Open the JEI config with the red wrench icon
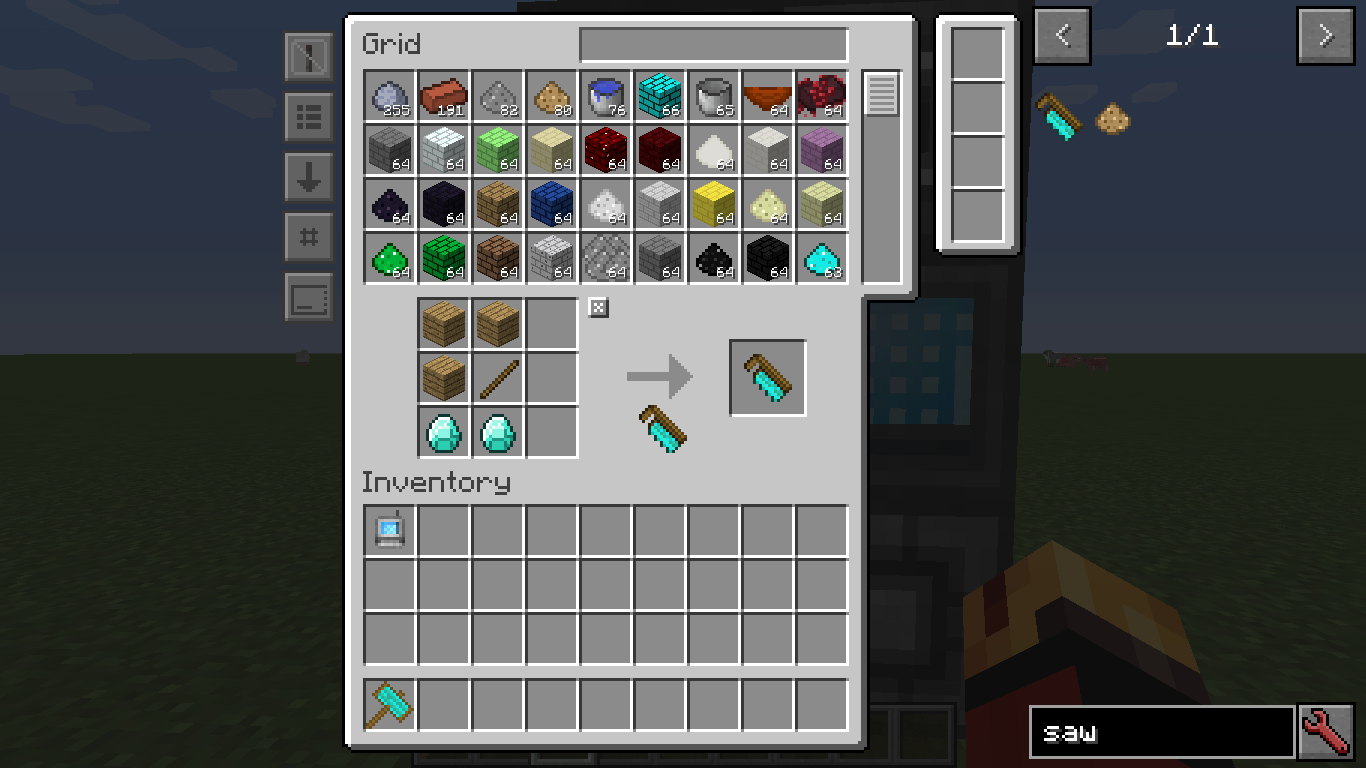This screenshot has width=1366, height=768. point(1327,731)
